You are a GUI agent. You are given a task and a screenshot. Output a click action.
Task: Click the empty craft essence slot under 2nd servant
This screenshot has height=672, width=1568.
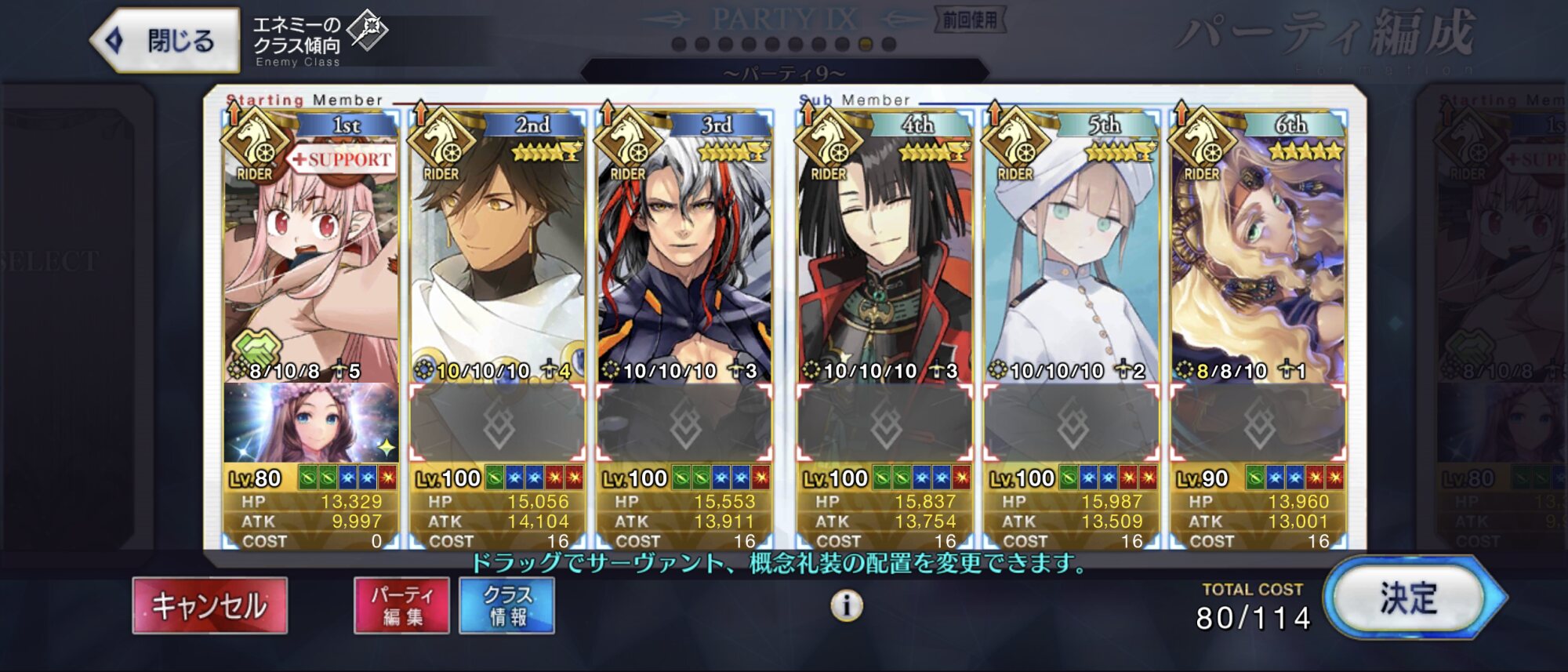497,423
